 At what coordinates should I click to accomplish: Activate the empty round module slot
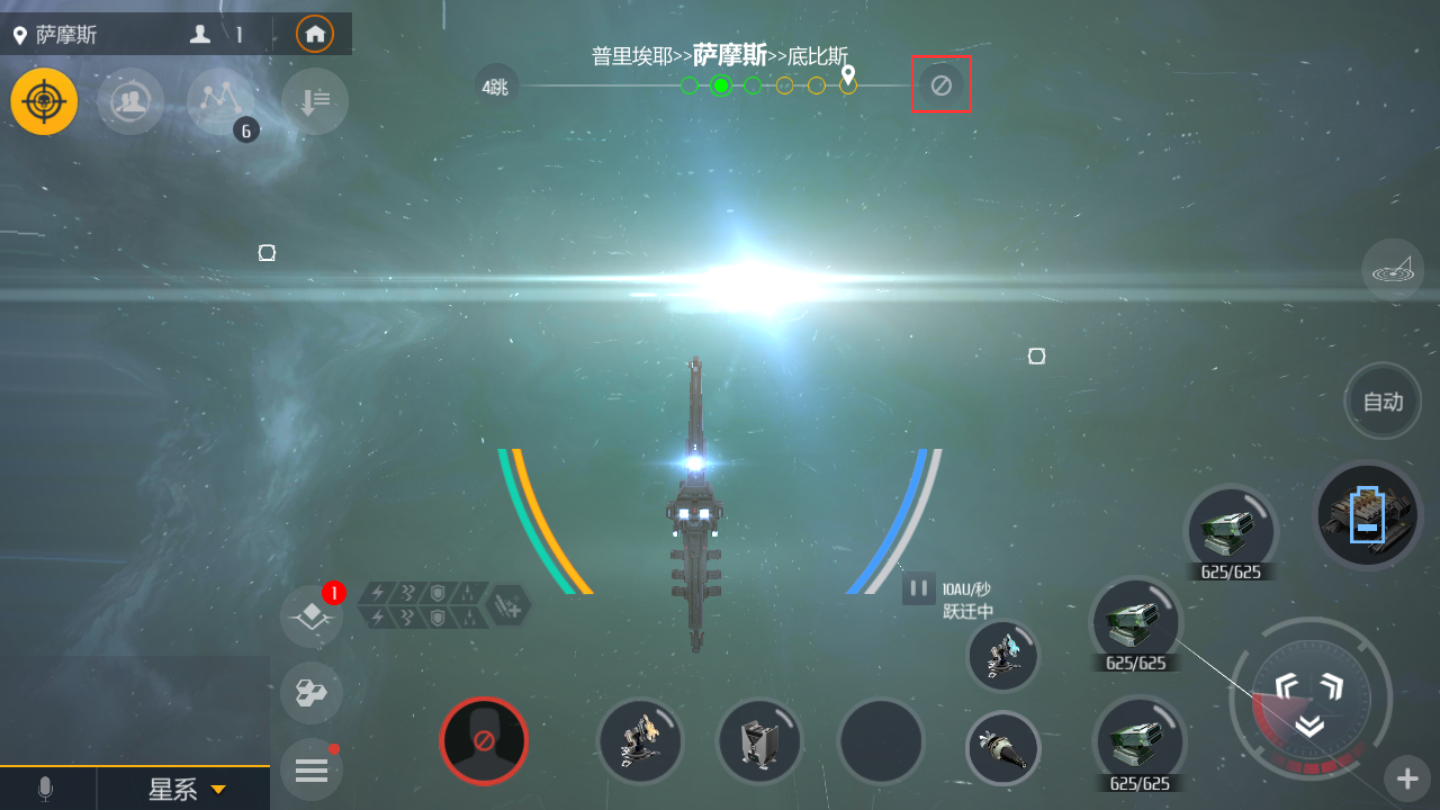coord(880,741)
